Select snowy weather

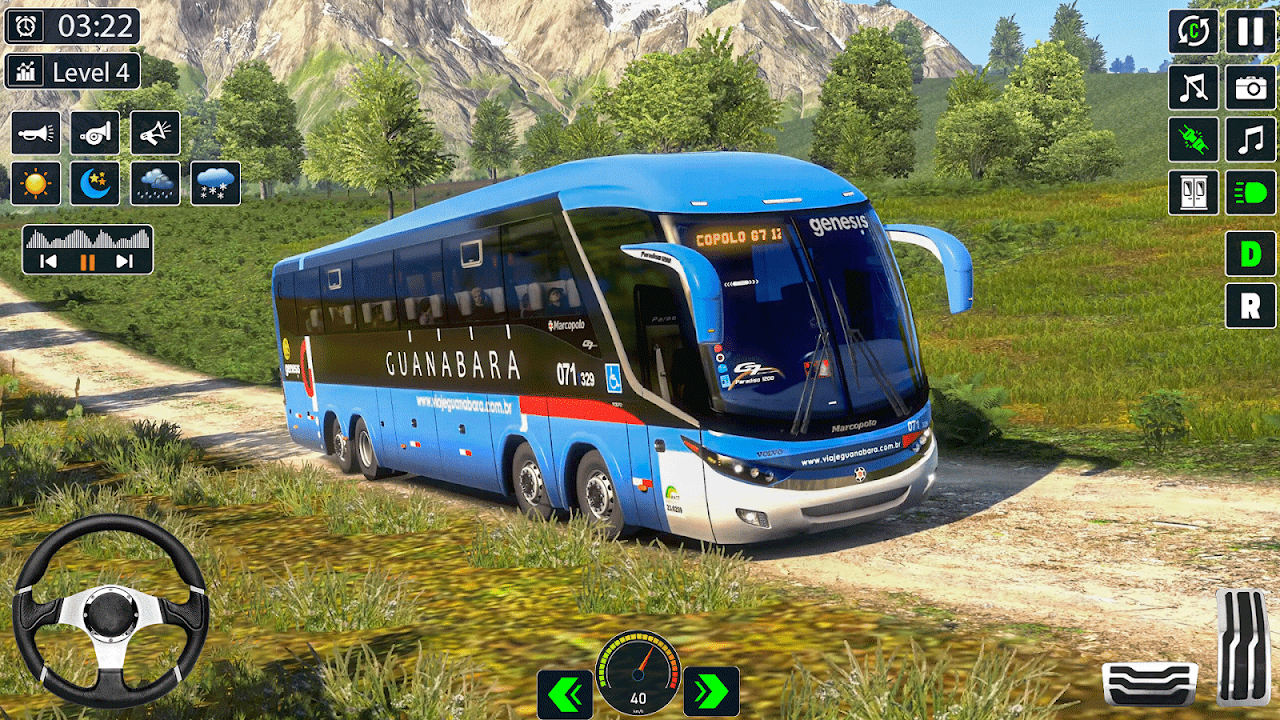point(215,183)
